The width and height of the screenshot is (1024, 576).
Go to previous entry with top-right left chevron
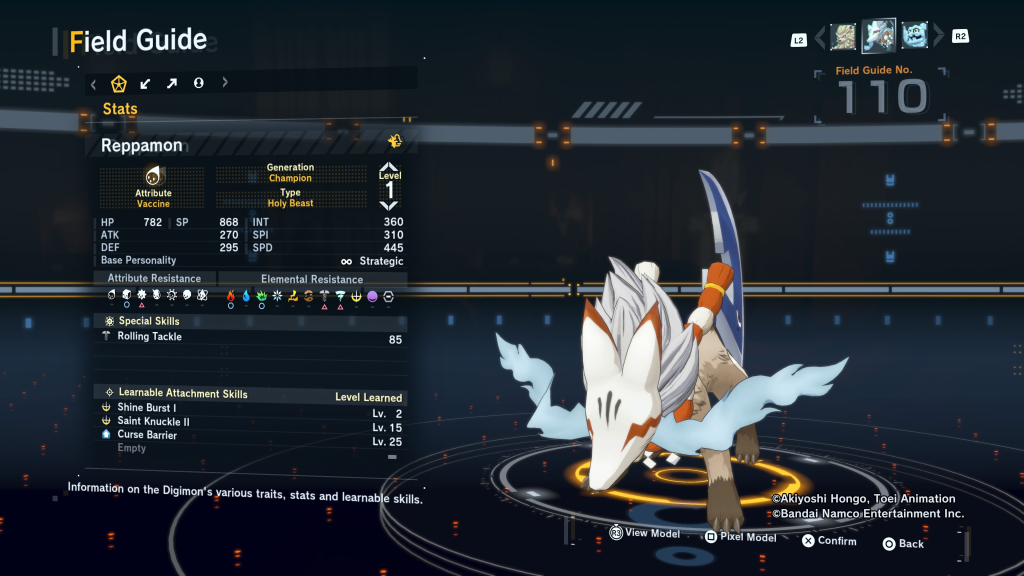coord(821,37)
